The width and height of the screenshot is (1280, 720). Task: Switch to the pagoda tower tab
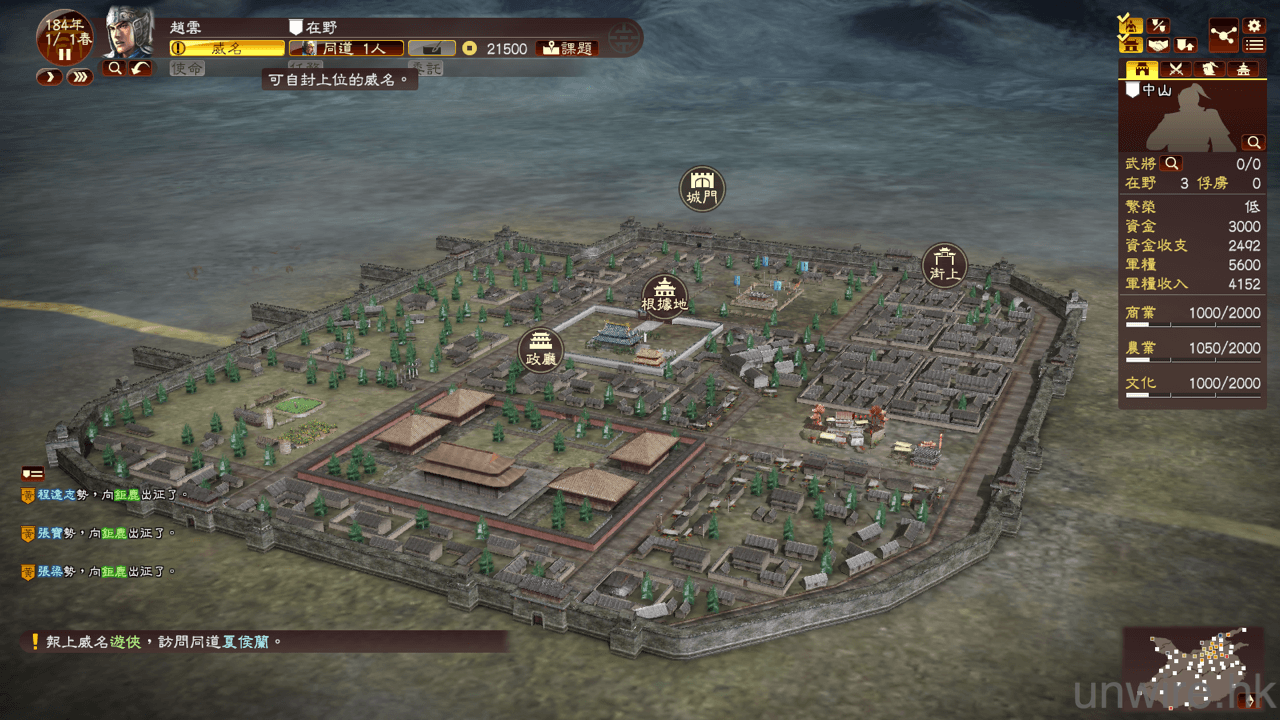coord(1242,69)
